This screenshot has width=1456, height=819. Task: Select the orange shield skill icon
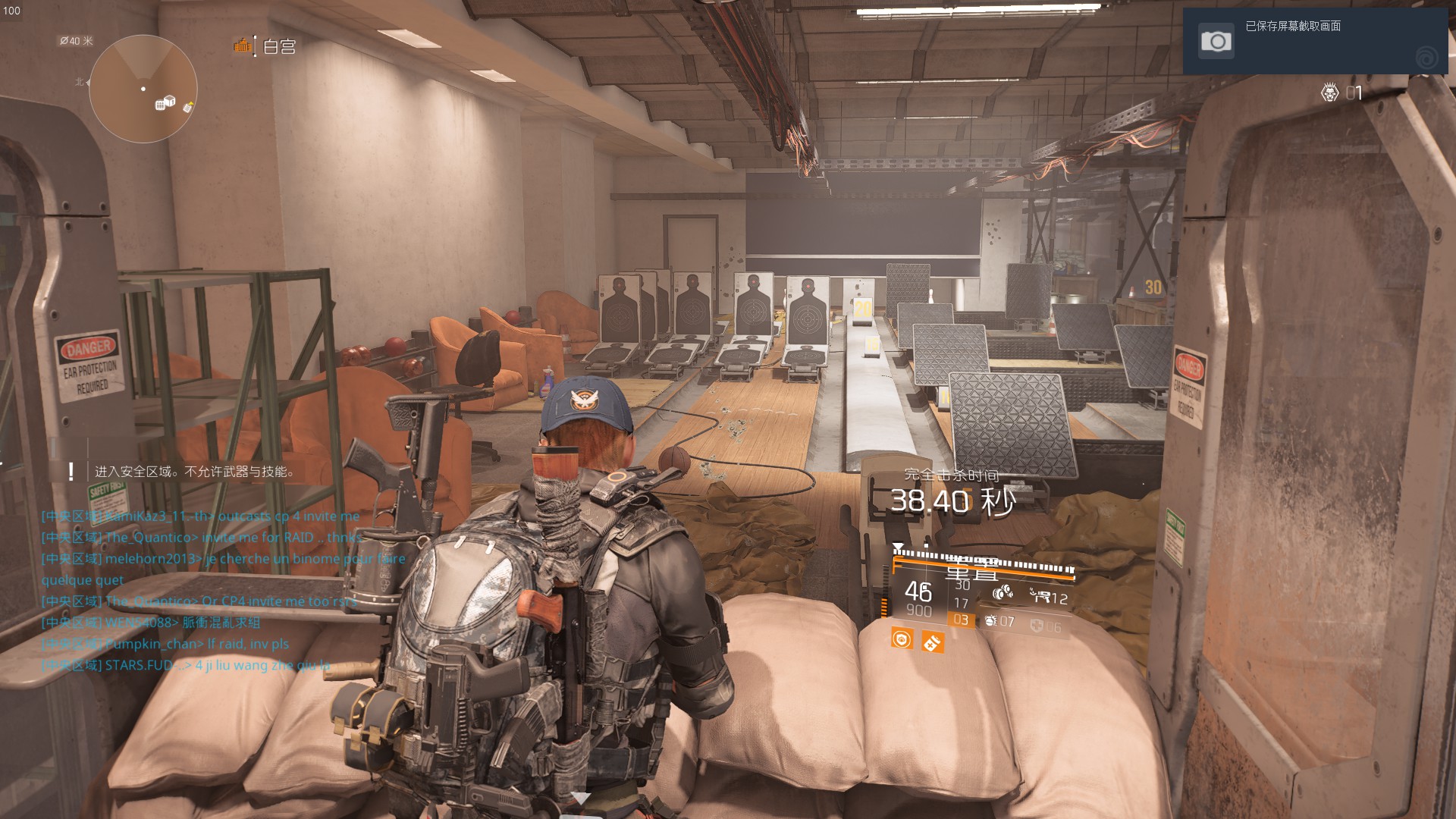click(x=902, y=639)
